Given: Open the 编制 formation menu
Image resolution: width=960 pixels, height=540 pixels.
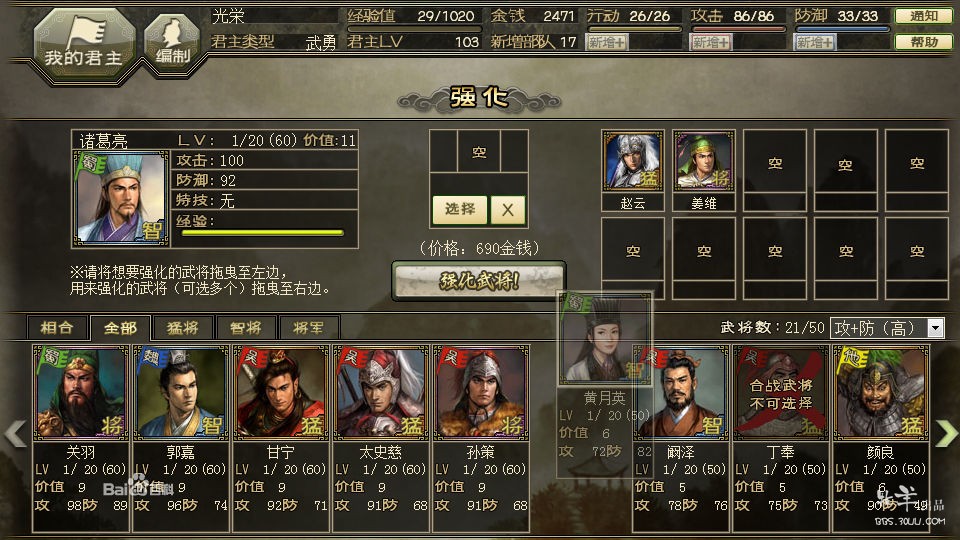Looking at the screenshot, I should [173, 43].
